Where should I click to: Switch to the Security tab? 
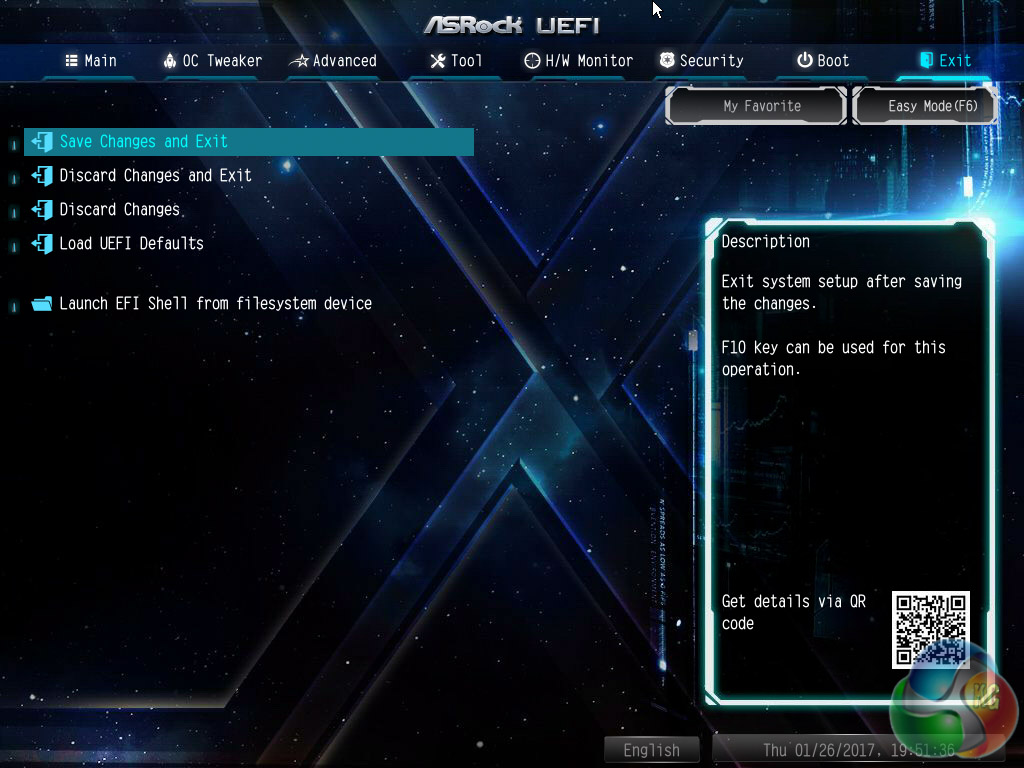tap(701, 60)
